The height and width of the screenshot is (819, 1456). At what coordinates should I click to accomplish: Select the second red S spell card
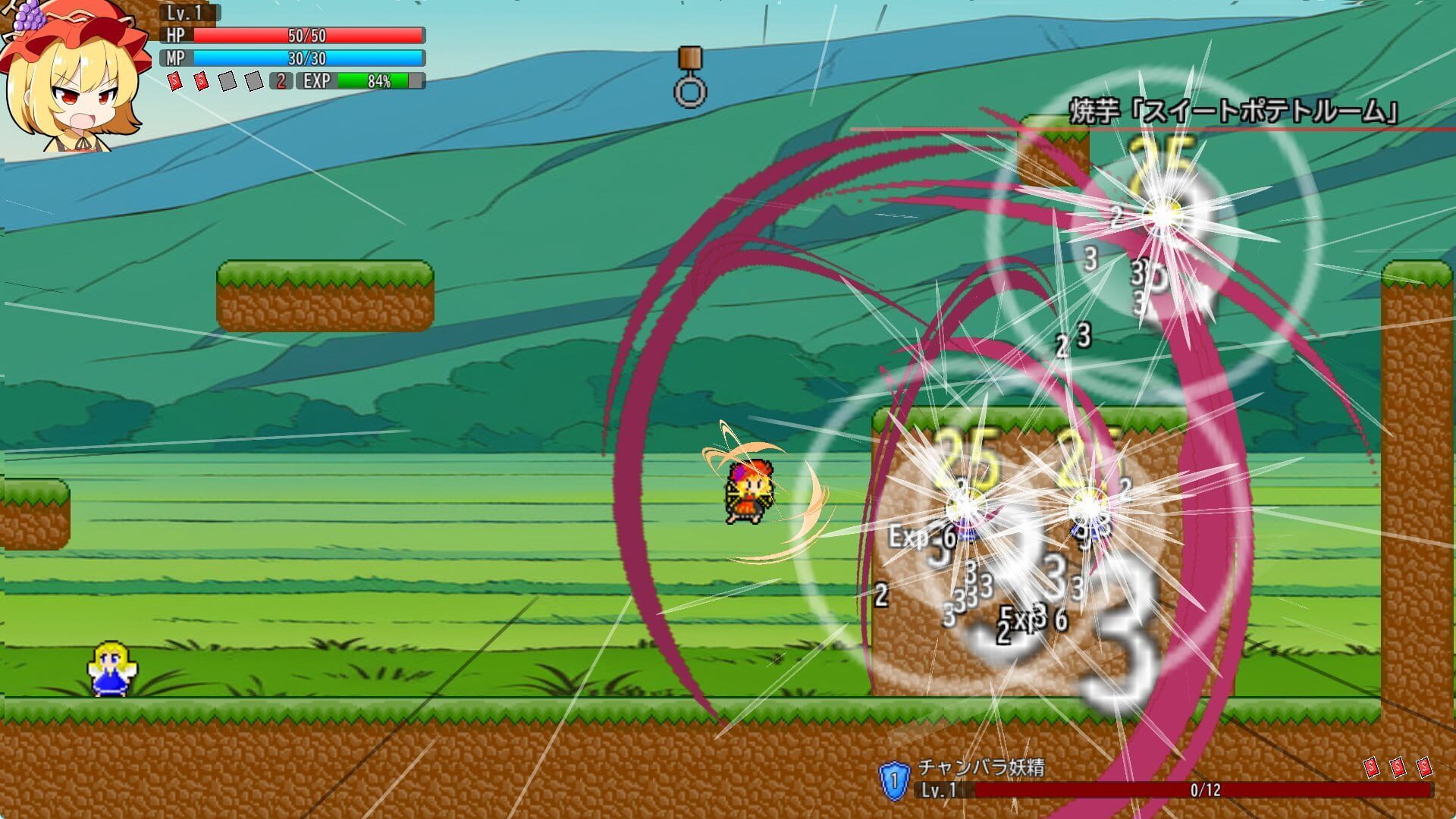point(200,80)
